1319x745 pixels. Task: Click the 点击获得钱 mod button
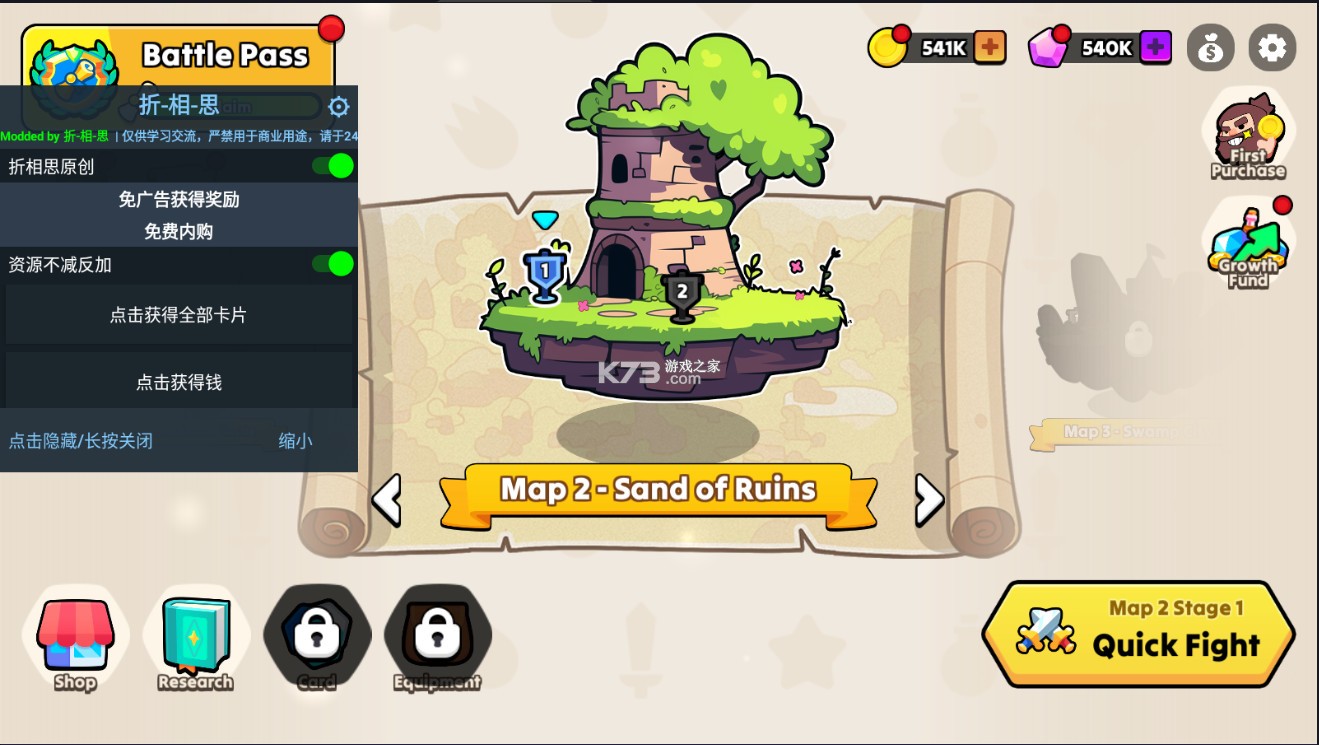pyautogui.click(x=179, y=382)
